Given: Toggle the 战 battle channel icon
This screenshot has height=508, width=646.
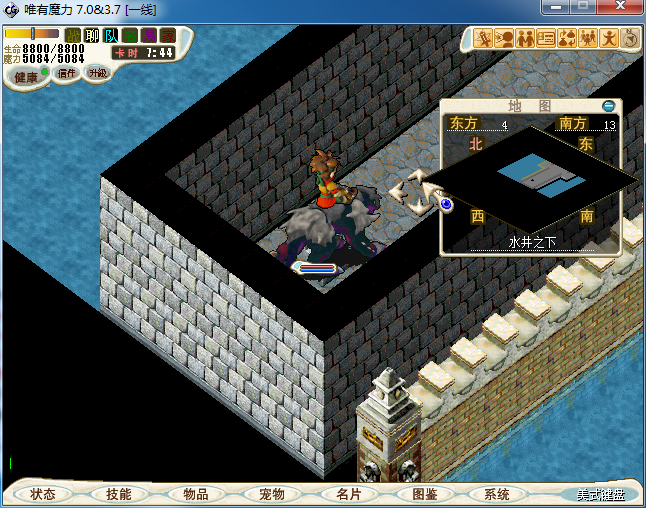Looking at the screenshot, I should coord(73,36).
